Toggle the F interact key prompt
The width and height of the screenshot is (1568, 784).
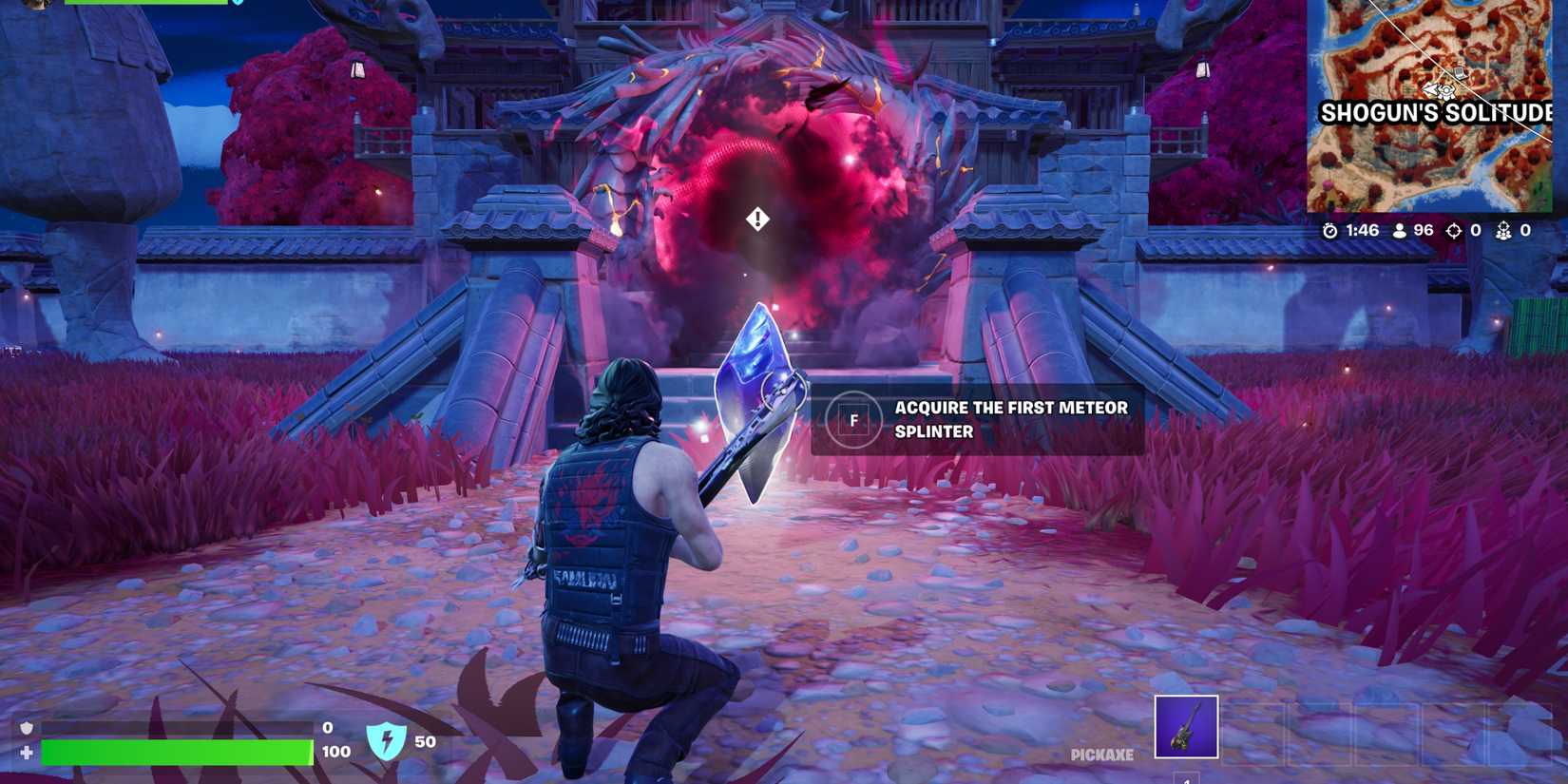coord(854,419)
